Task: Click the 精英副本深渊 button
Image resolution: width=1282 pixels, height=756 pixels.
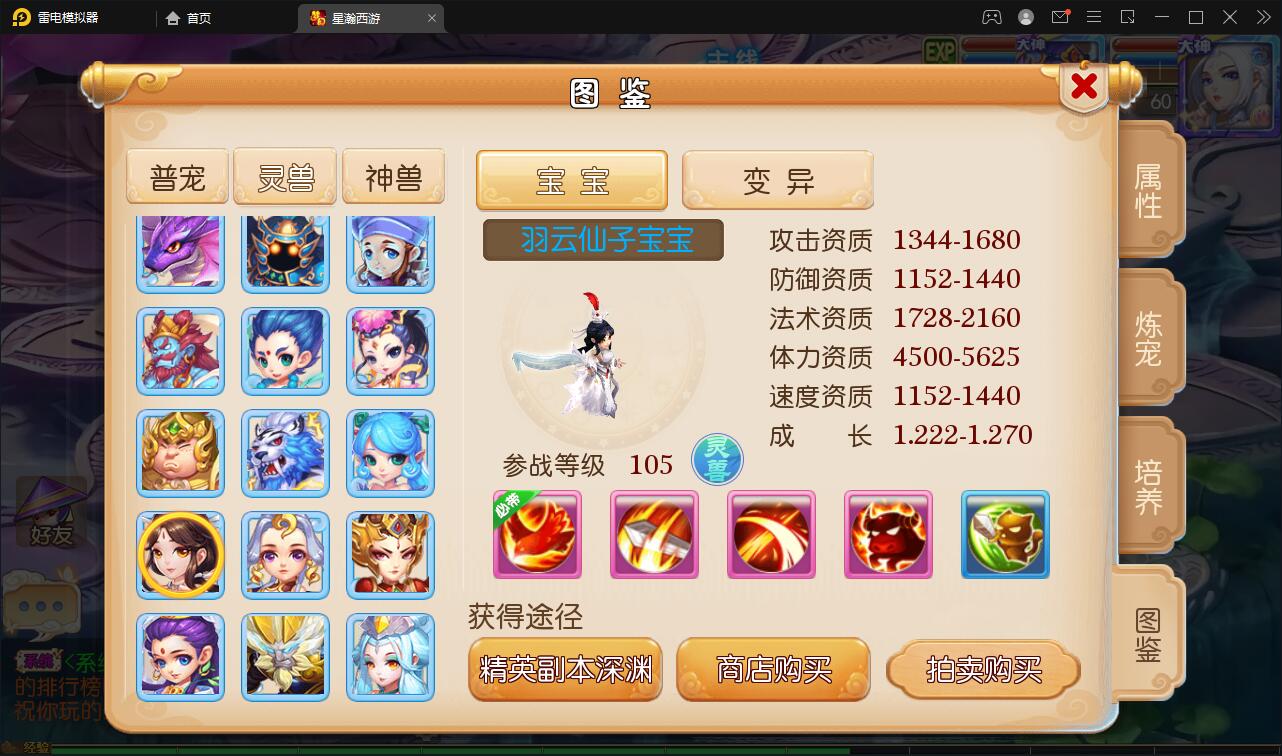Action: point(565,671)
